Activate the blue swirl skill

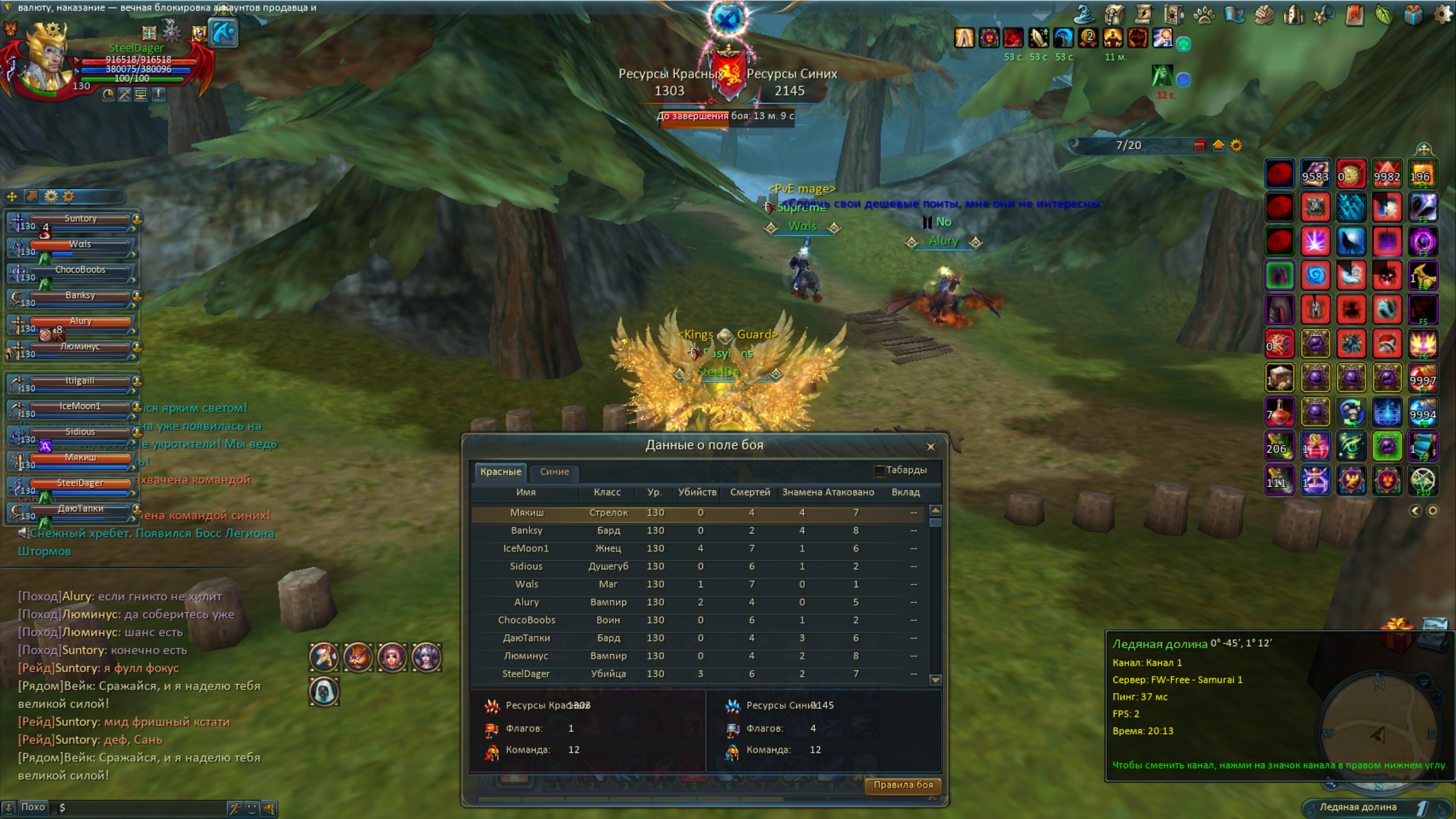pos(1316,276)
